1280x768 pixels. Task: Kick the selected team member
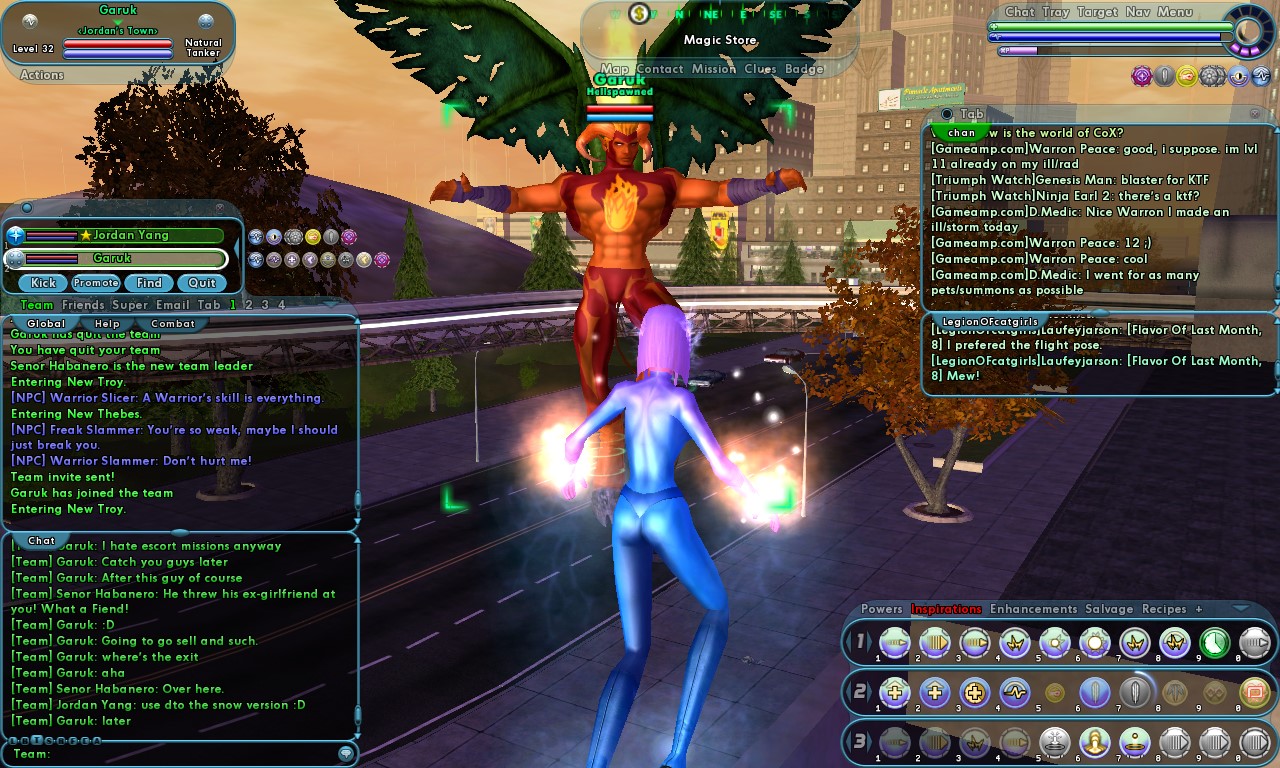click(x=43, y=283)
